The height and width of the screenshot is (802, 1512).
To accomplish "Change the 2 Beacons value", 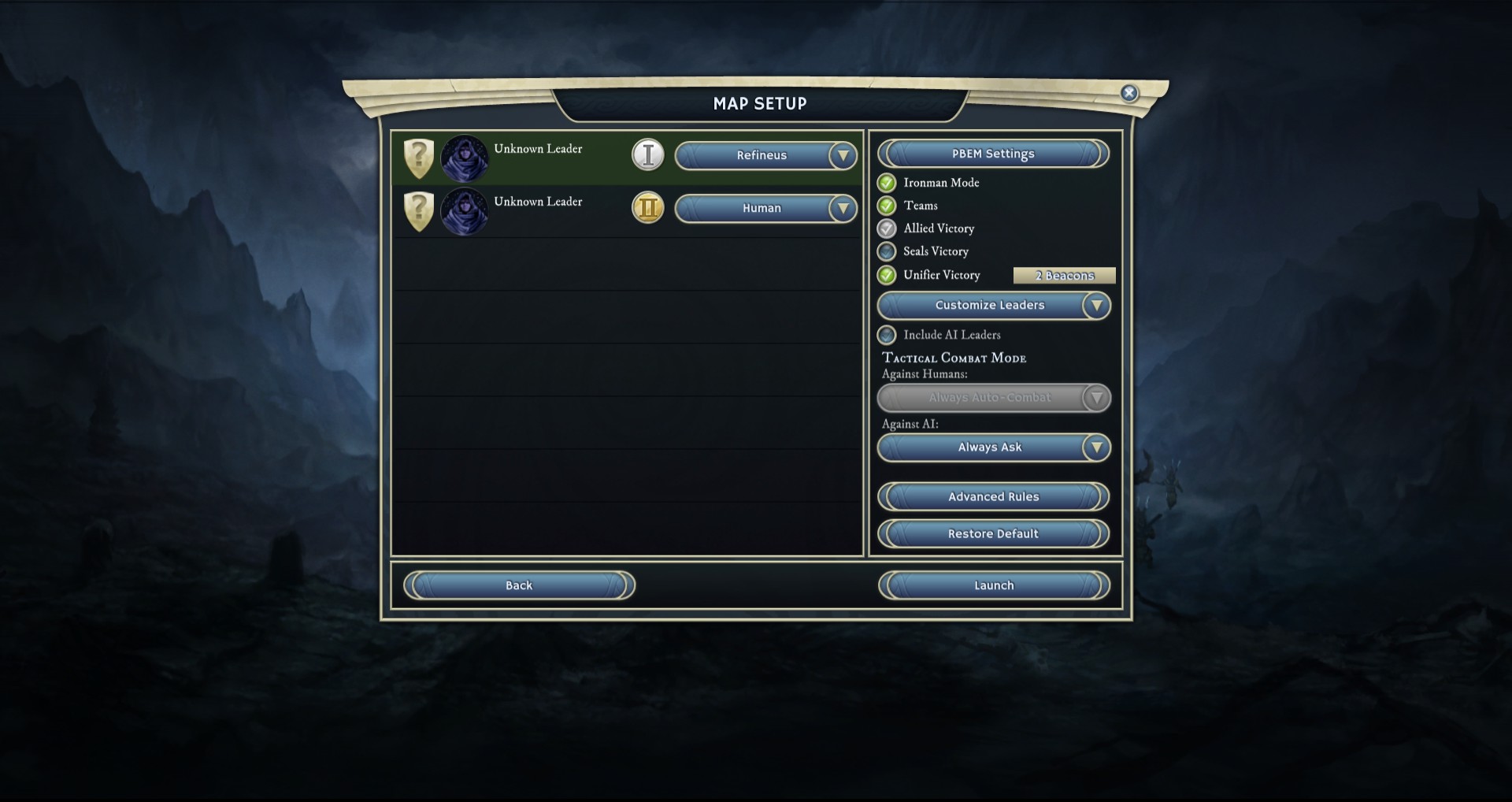I will tap(1064, 275).
